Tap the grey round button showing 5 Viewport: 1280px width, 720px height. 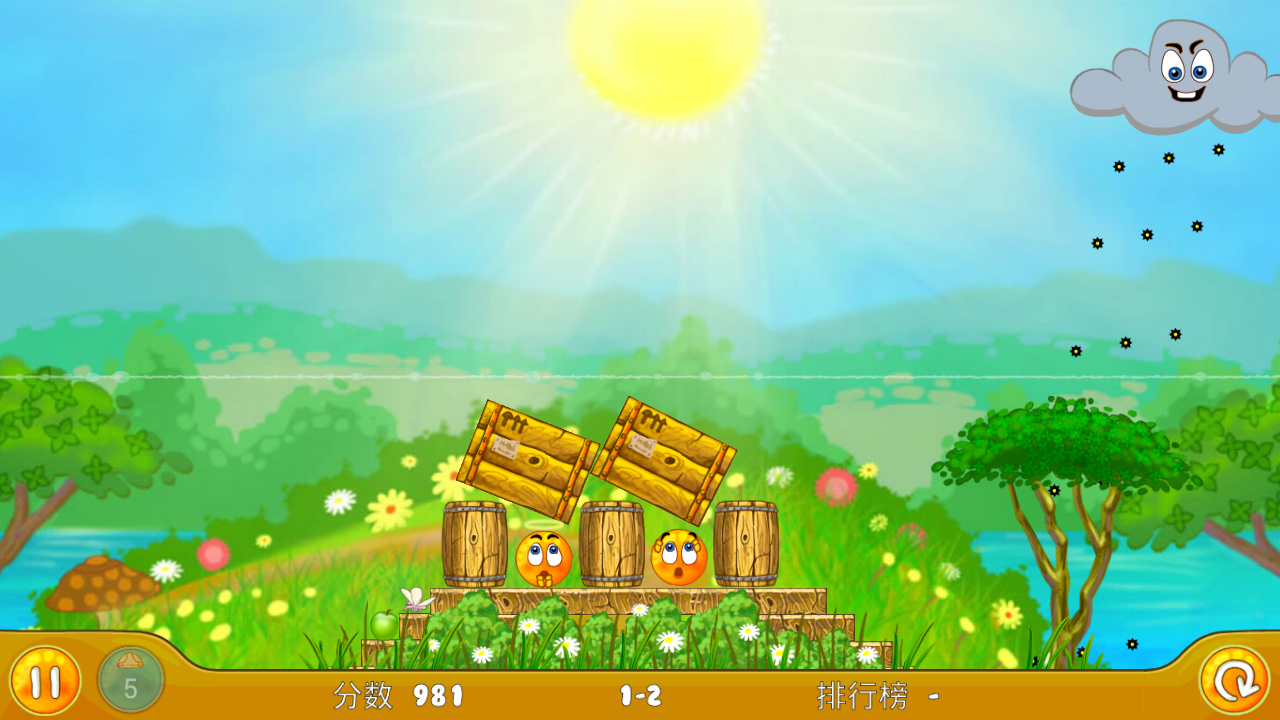pyautogui.click(x=131, y=681)
